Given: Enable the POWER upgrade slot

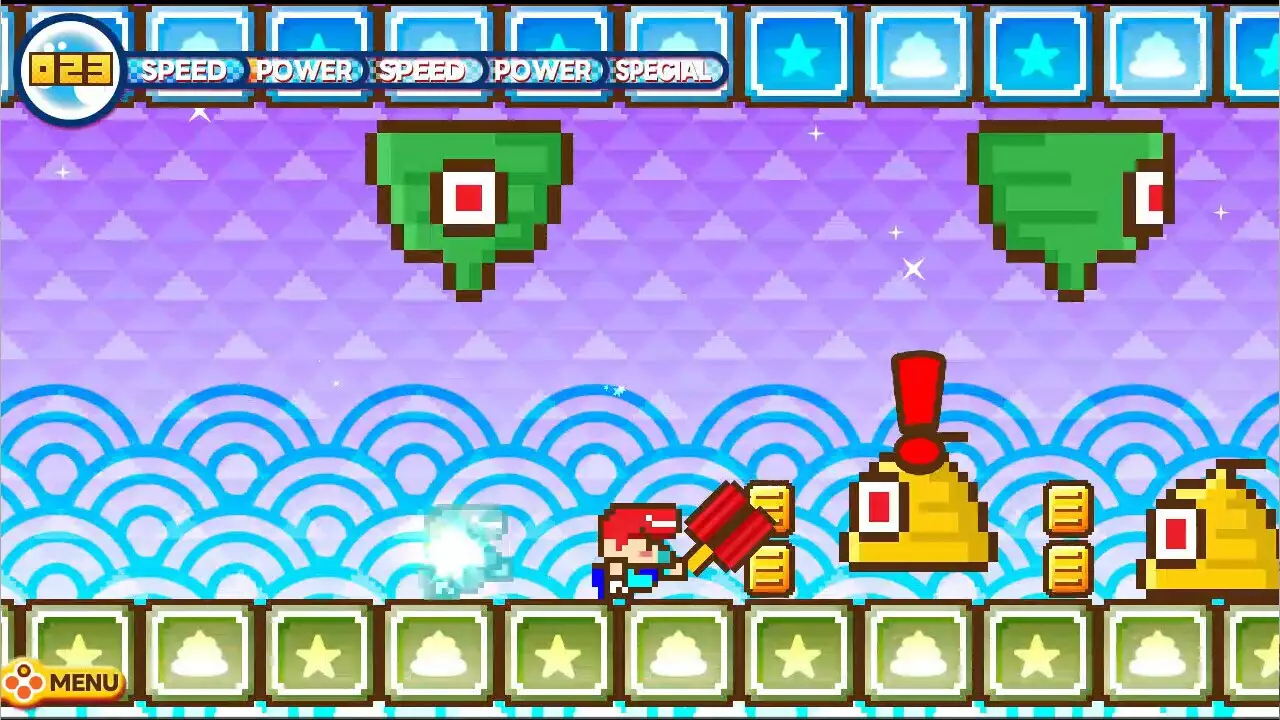Looking at the screenshot, I should coord(303,71).
